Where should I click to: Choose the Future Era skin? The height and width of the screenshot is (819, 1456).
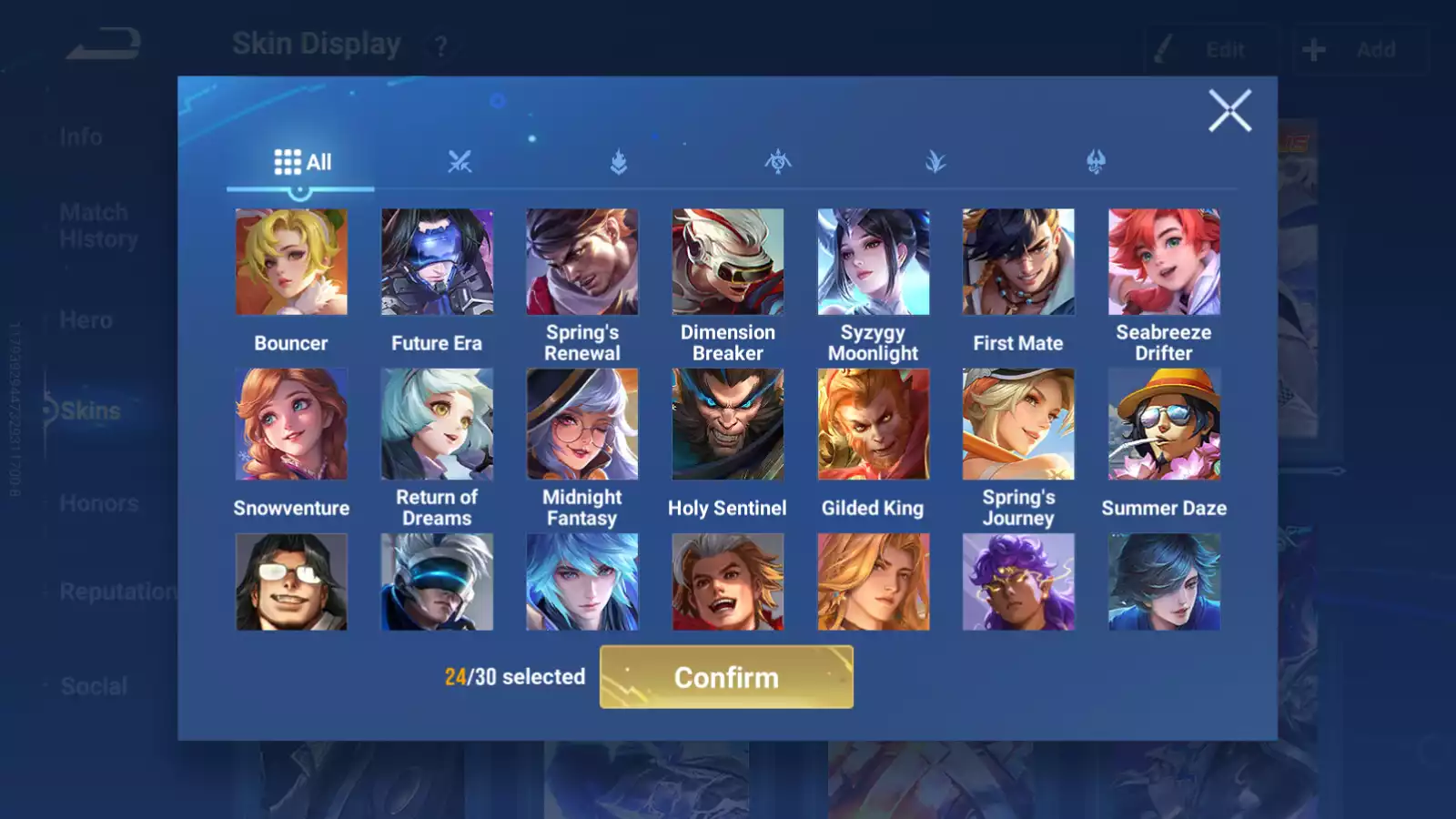[437, 262]
